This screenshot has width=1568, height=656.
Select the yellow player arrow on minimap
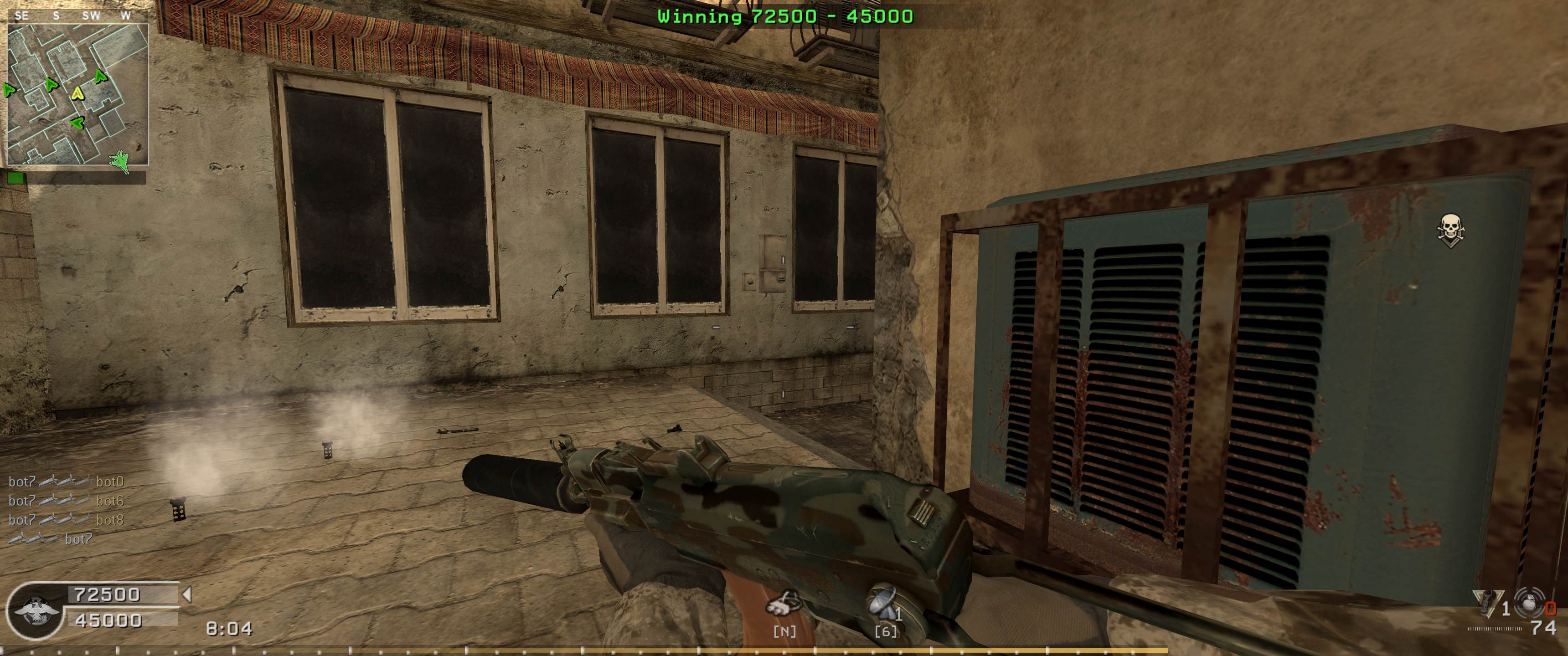77,93
